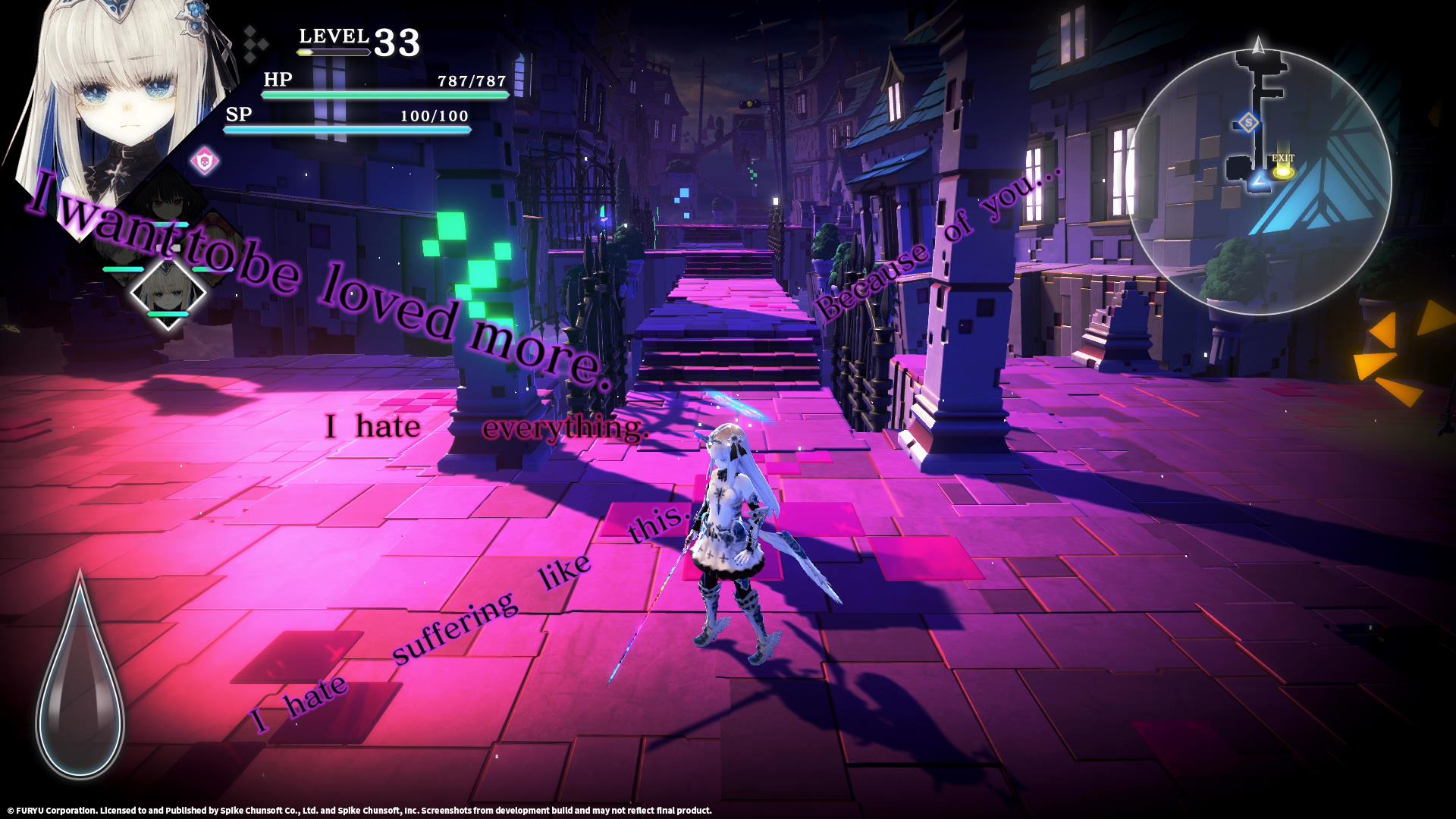The image size is (1456, 819).
Task: Click the yellow EXIT marker on minimap
Action: pos(1283,172)
